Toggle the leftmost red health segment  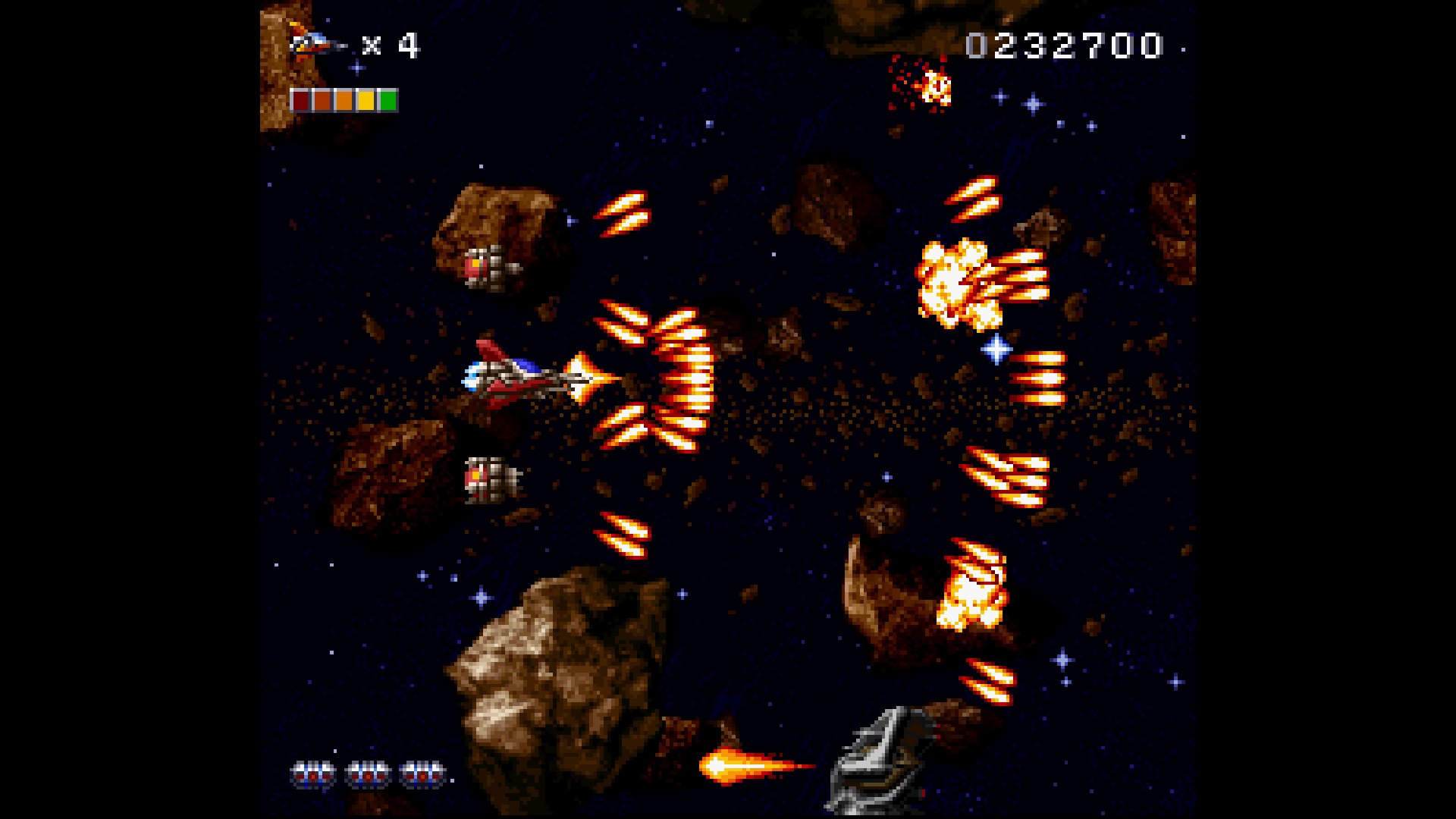coord(300,99)
